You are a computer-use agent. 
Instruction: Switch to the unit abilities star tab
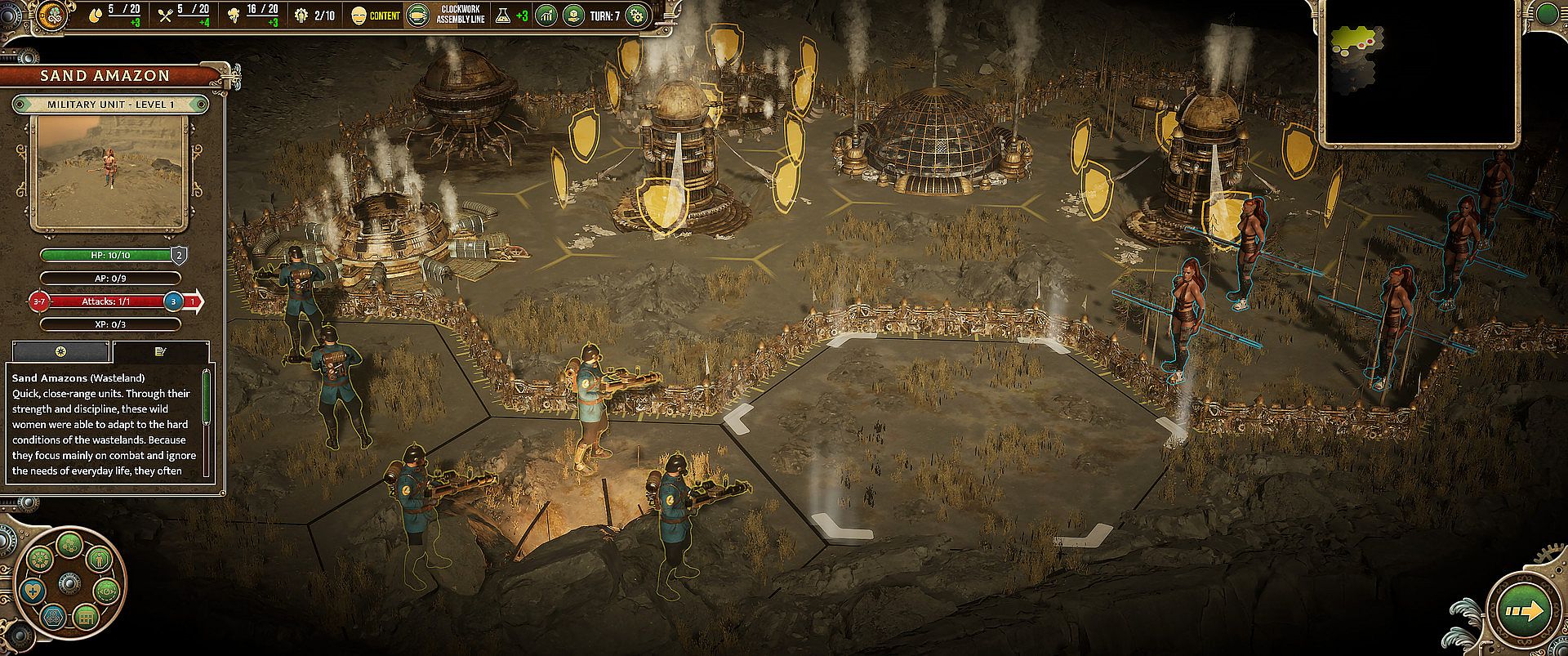pos(61,351)
